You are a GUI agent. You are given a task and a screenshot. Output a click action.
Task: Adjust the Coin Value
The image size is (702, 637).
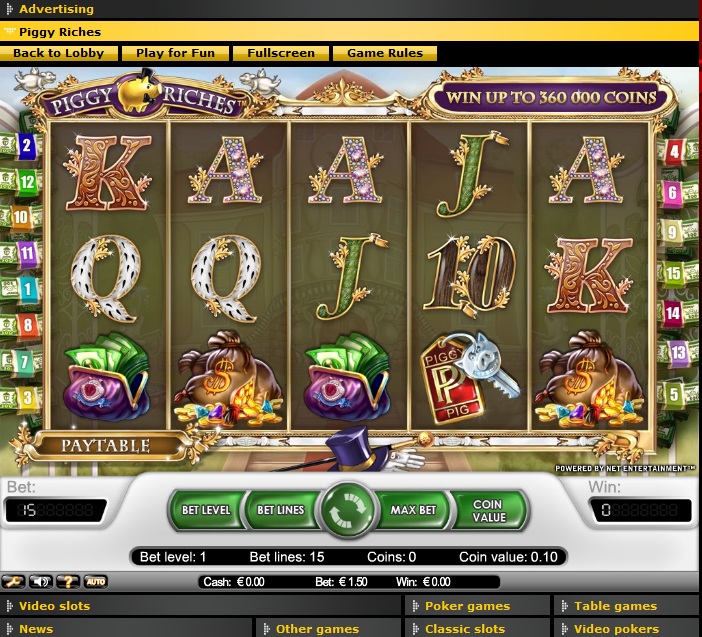[x=488, y=510]
